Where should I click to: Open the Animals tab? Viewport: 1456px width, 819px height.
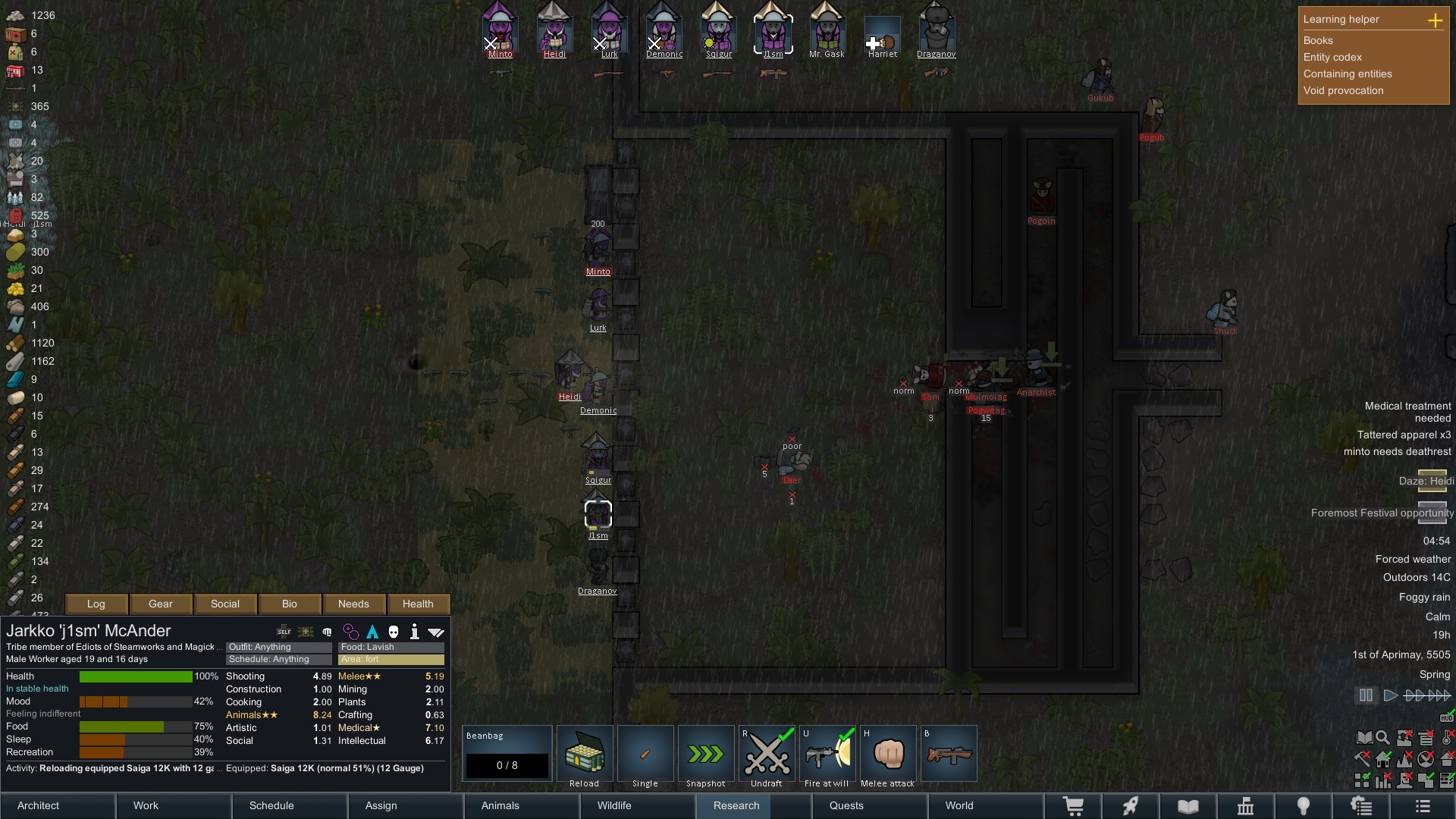[x=500, y=805]
